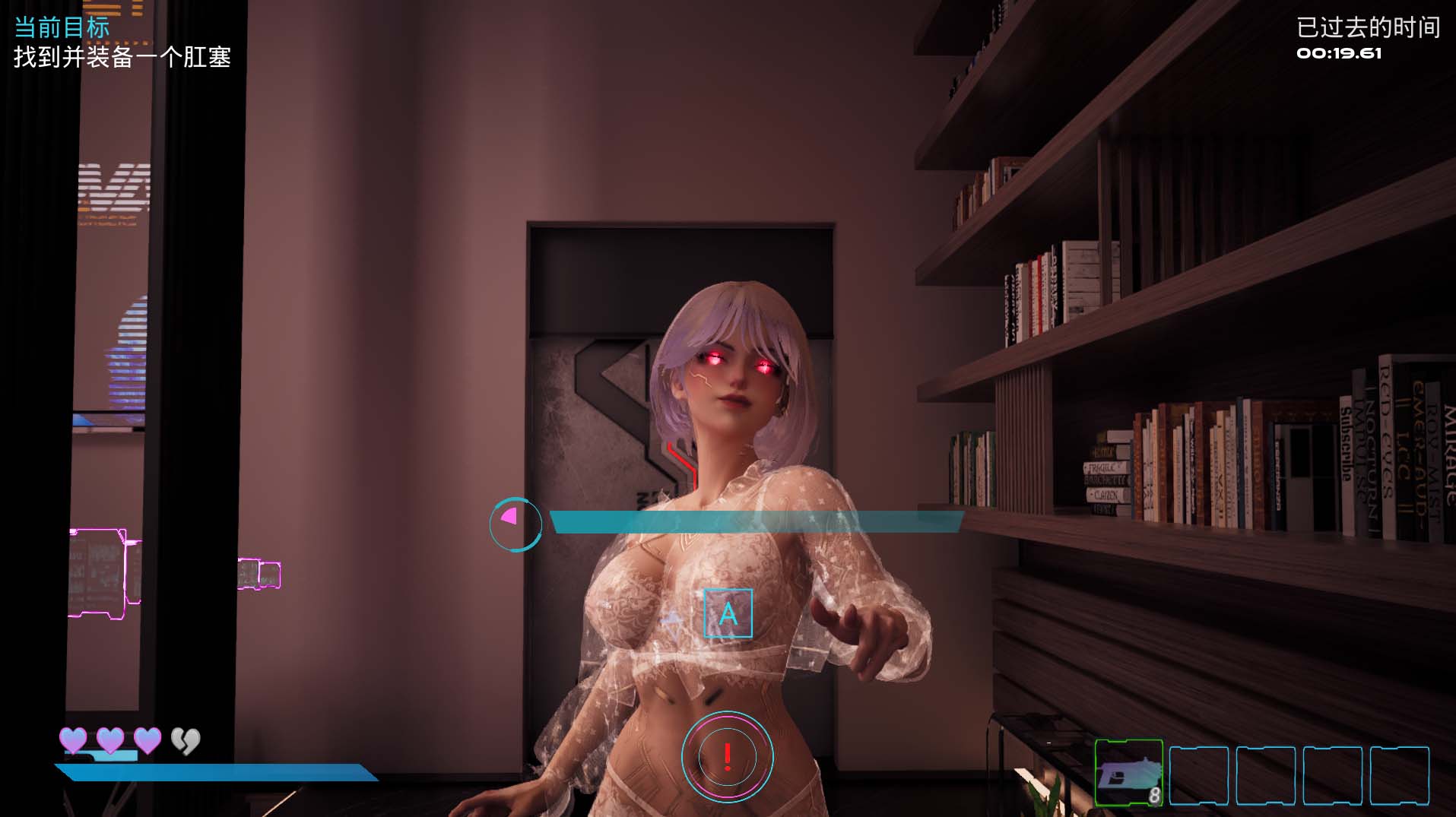The height and width of the screenshot is (817, 1456).
Task: Open the current objective tracker
Action: 122,43
